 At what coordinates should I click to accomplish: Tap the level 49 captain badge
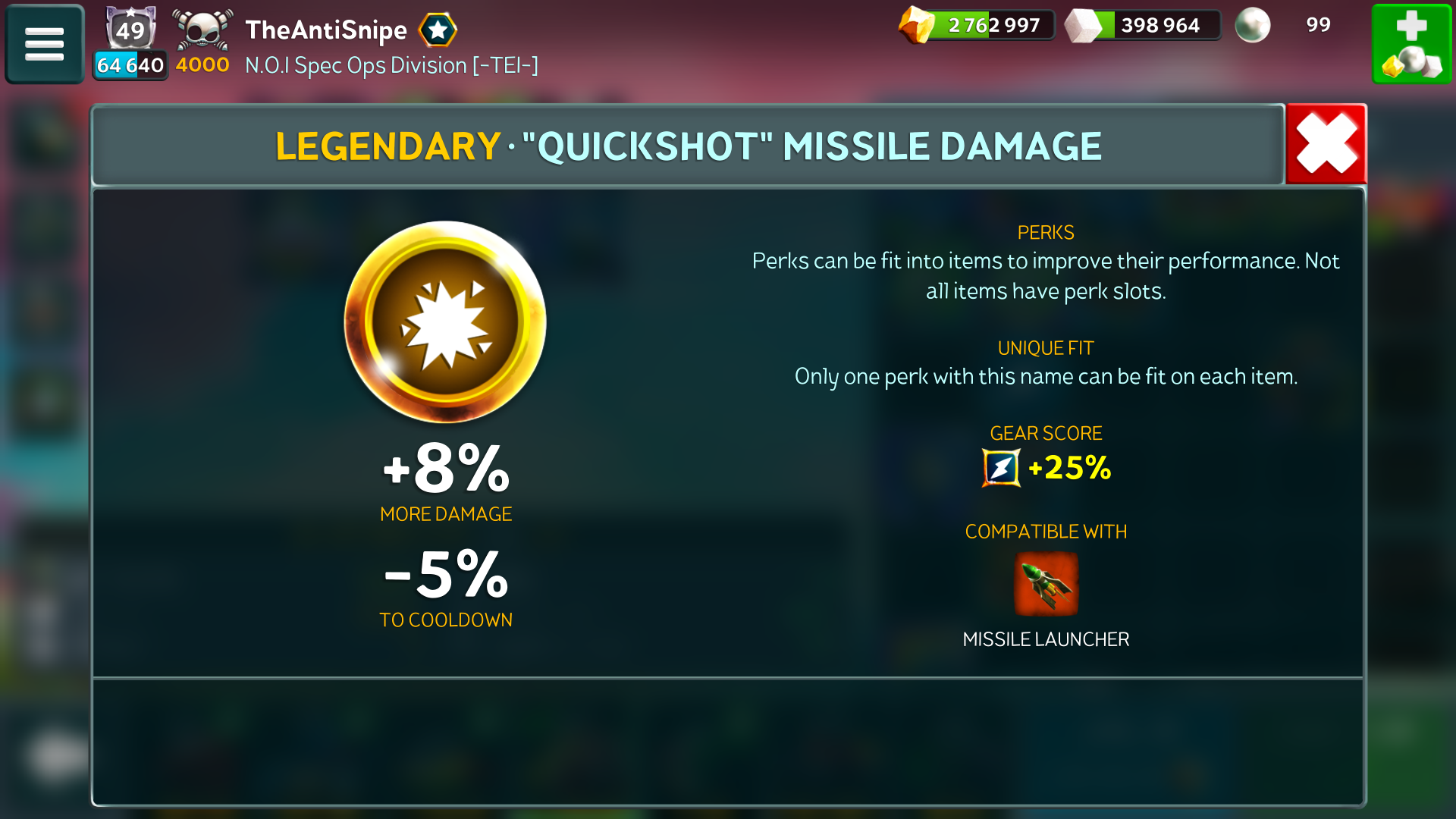(130, 30)
